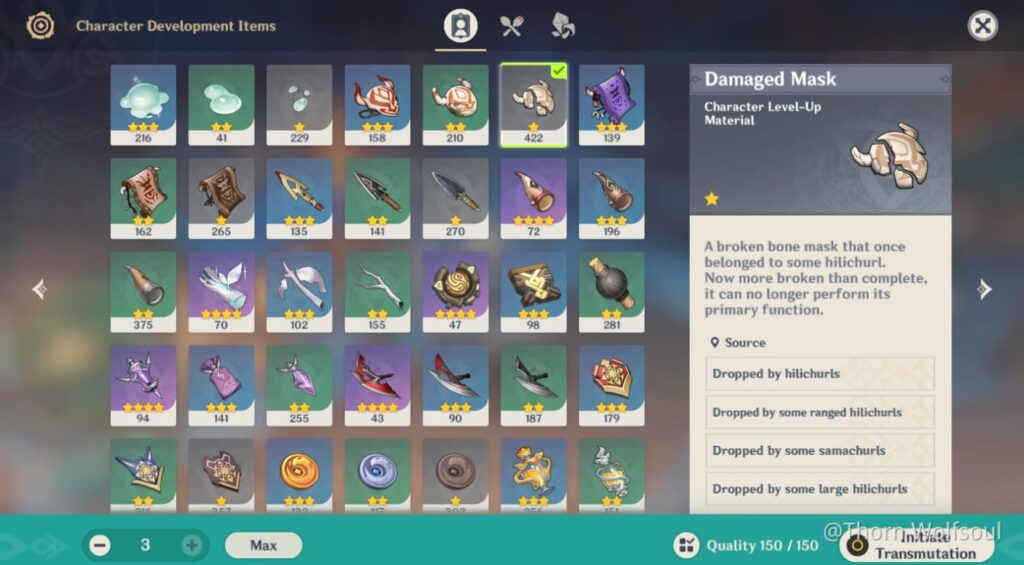Open the 'Dropped by some samachurls' source entry
This screenshot has width=1024, height=565.
[x=819, y=451]
